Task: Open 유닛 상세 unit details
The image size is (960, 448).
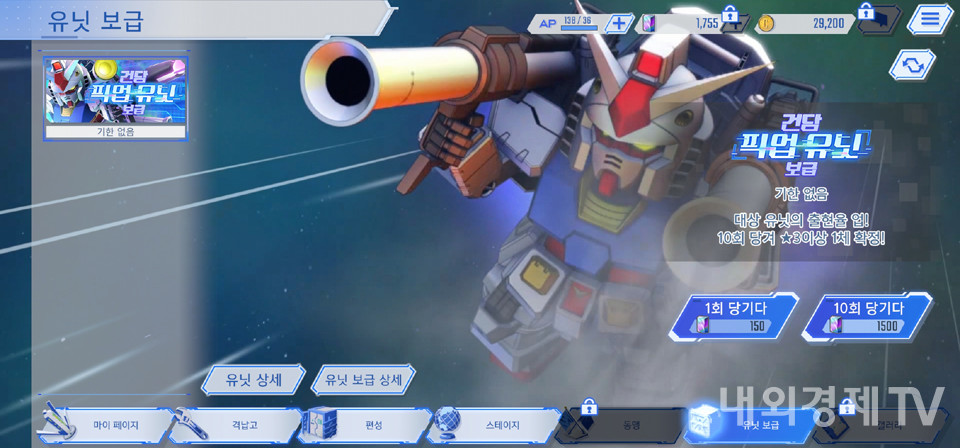Action: coord(253,380)
